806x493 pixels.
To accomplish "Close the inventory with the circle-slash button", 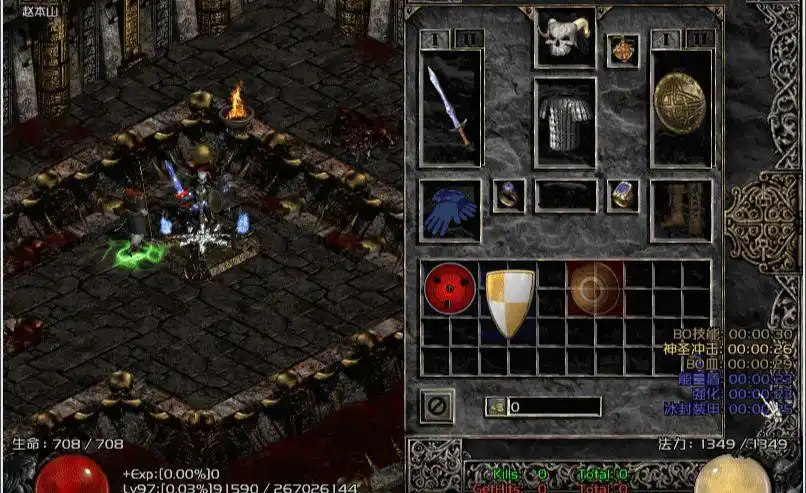I will tap(437, 405).
